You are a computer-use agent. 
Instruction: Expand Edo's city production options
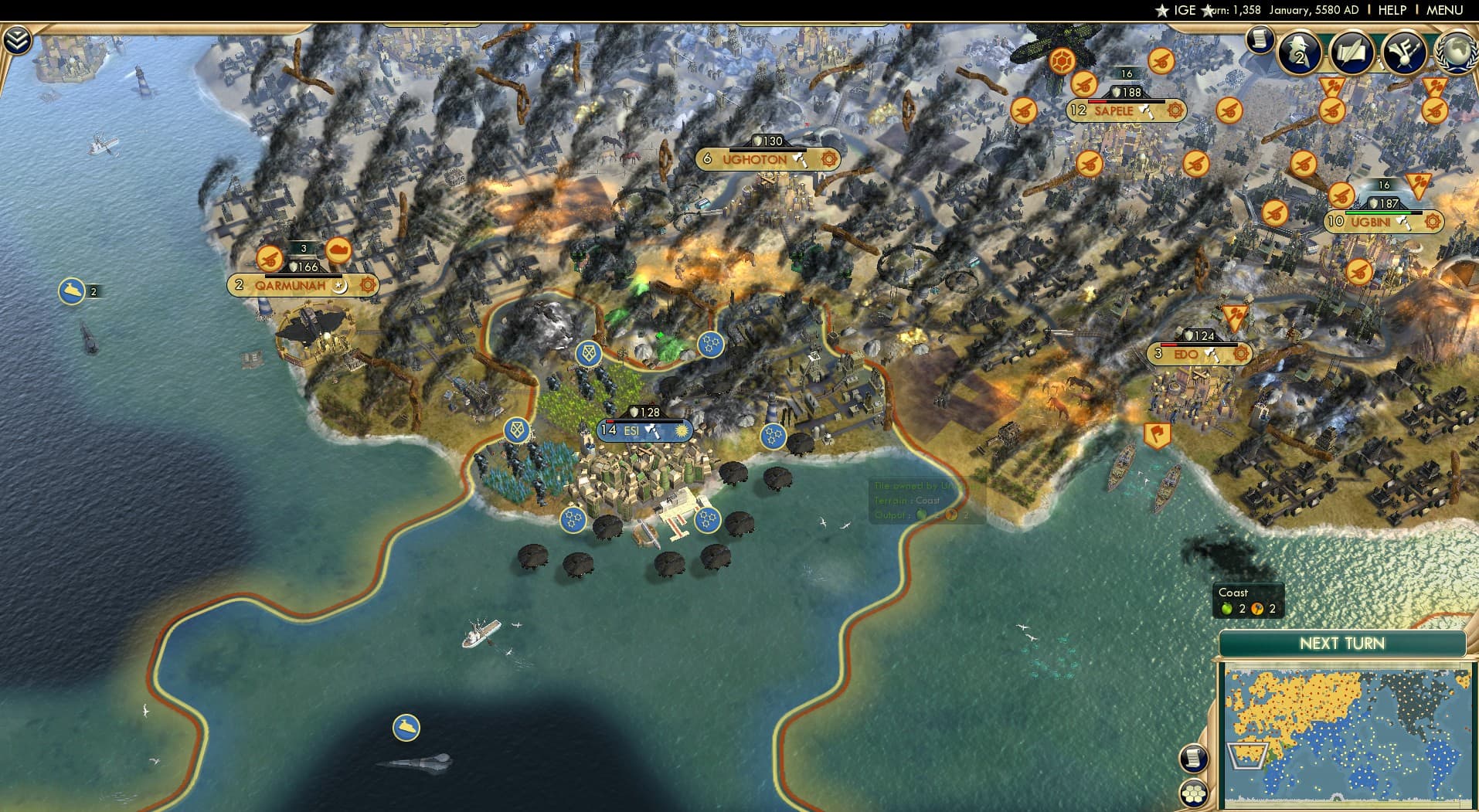pos(1241,355)
